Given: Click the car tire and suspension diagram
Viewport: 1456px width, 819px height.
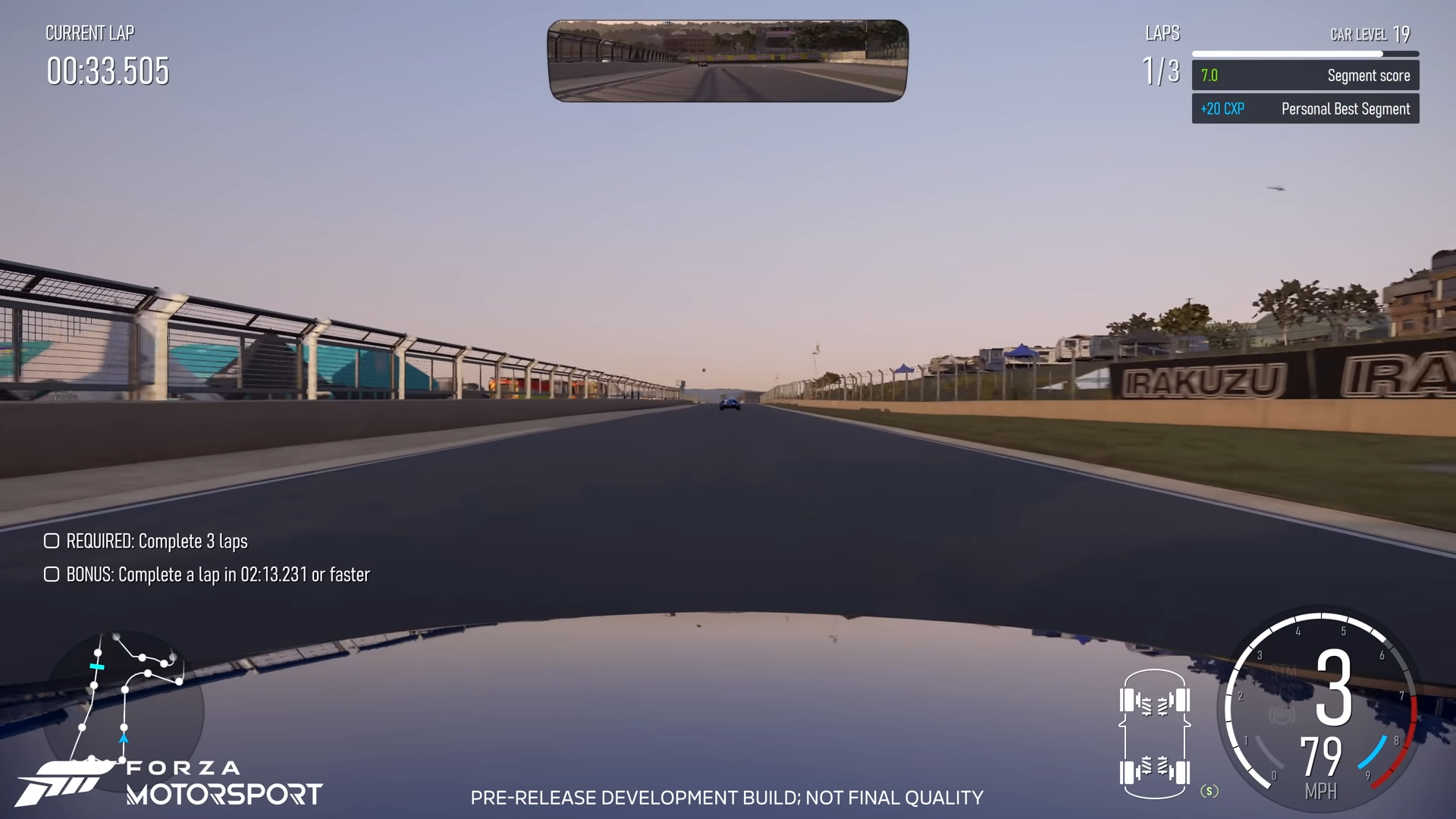Looking at the screenshot, I should (1154, 733).
